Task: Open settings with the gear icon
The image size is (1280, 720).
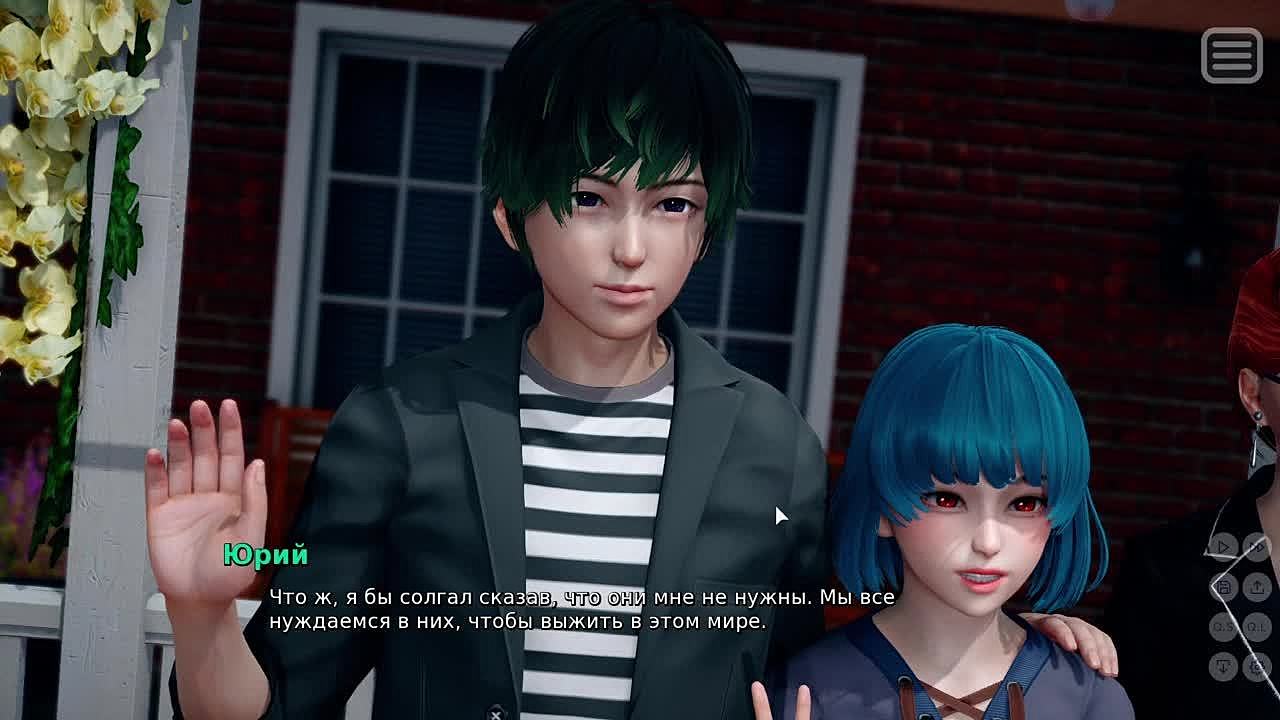Action: pyautogui.click(x=1257, y=666)
